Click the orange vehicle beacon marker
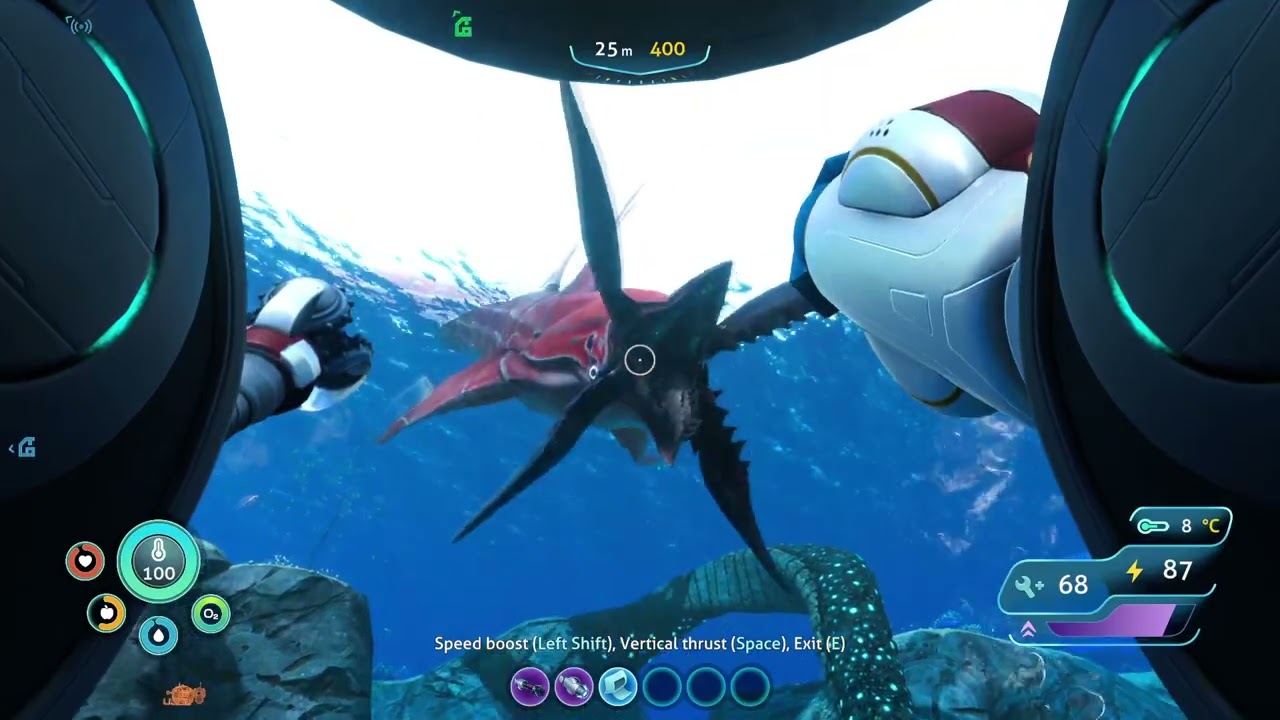 [184, 692]
